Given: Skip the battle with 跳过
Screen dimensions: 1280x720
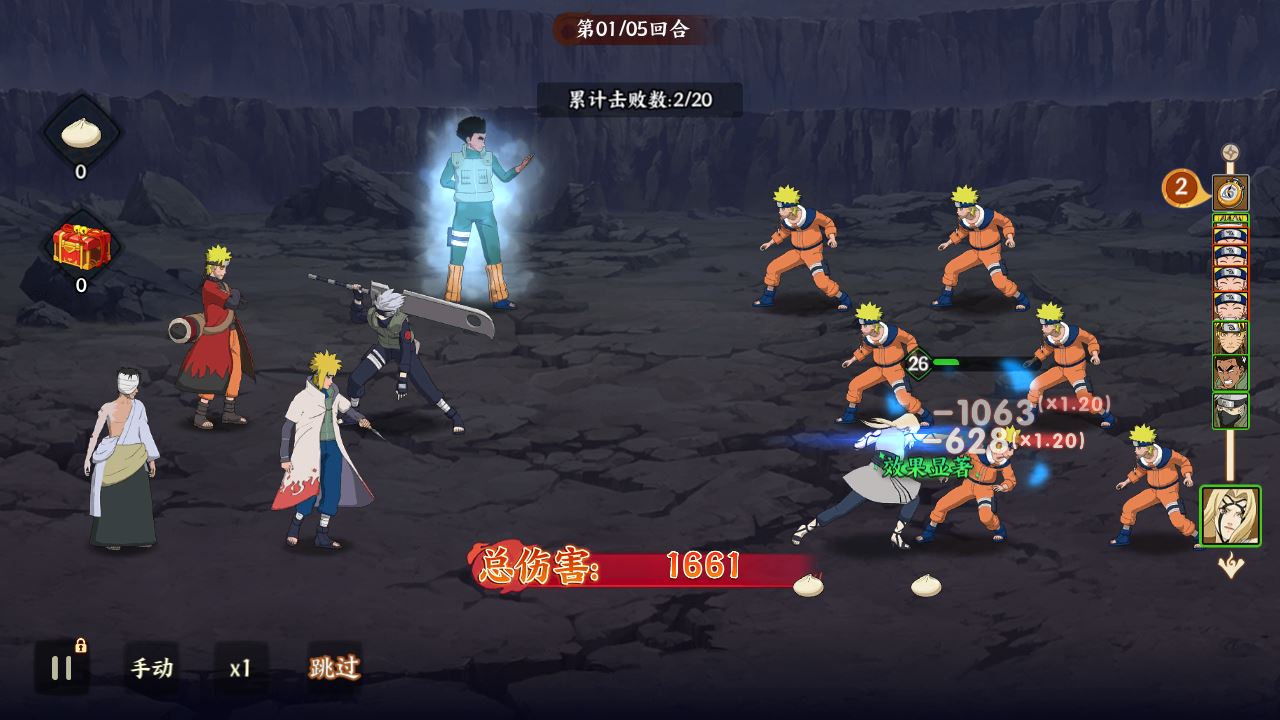Looking at the screenshot, I should pyautogui.click(x=334, y=667).
